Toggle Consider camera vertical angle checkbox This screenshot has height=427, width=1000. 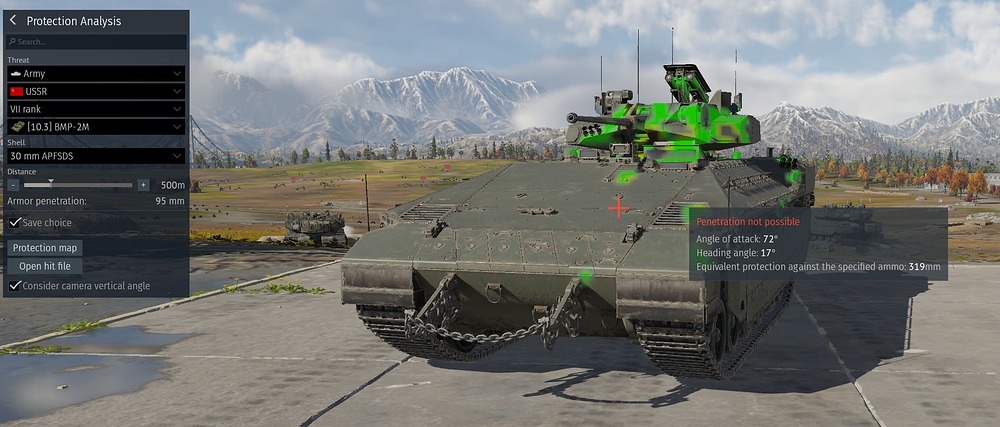pos(15,286)
